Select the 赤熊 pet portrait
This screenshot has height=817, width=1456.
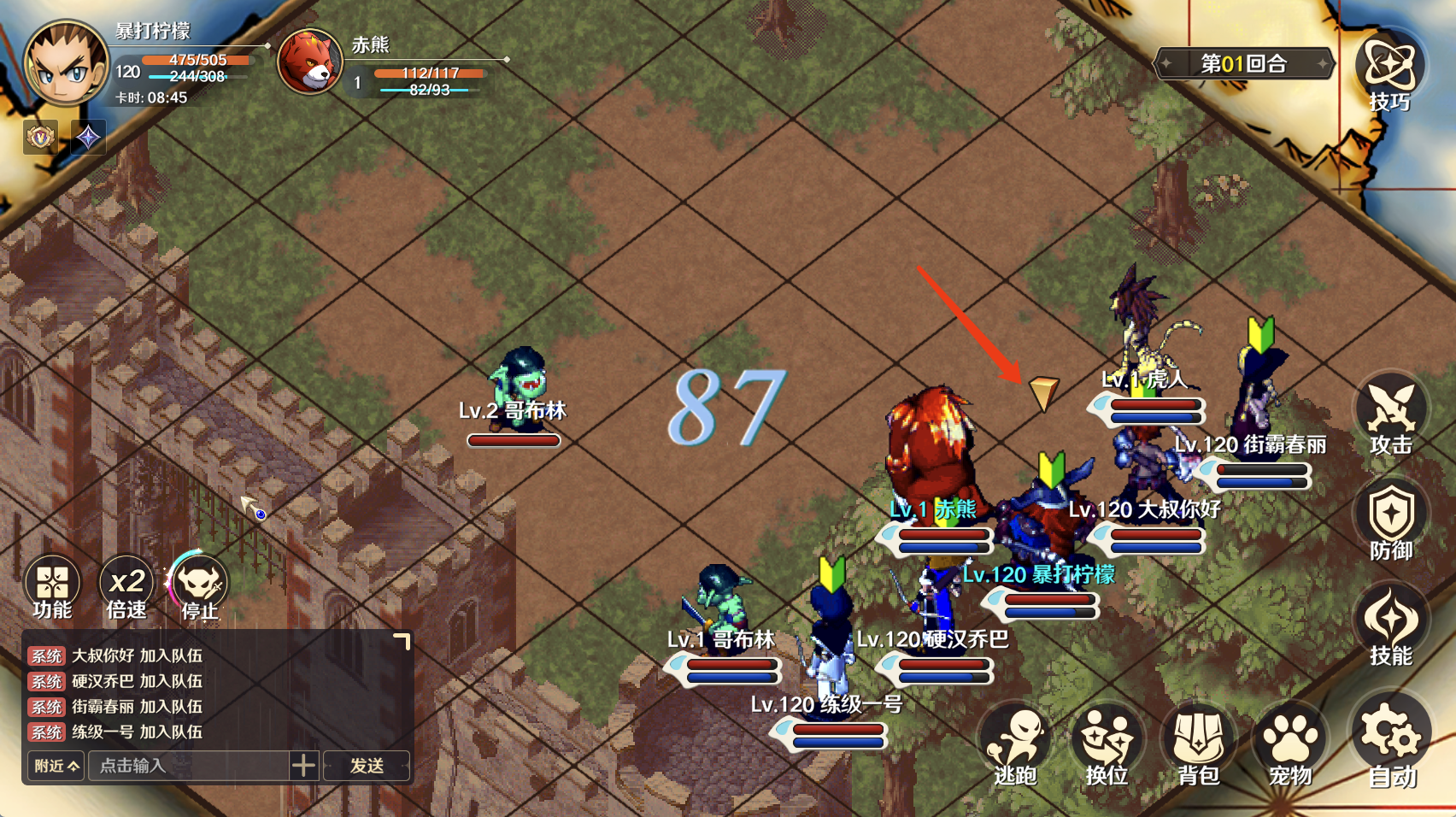[x=309, y=62]
